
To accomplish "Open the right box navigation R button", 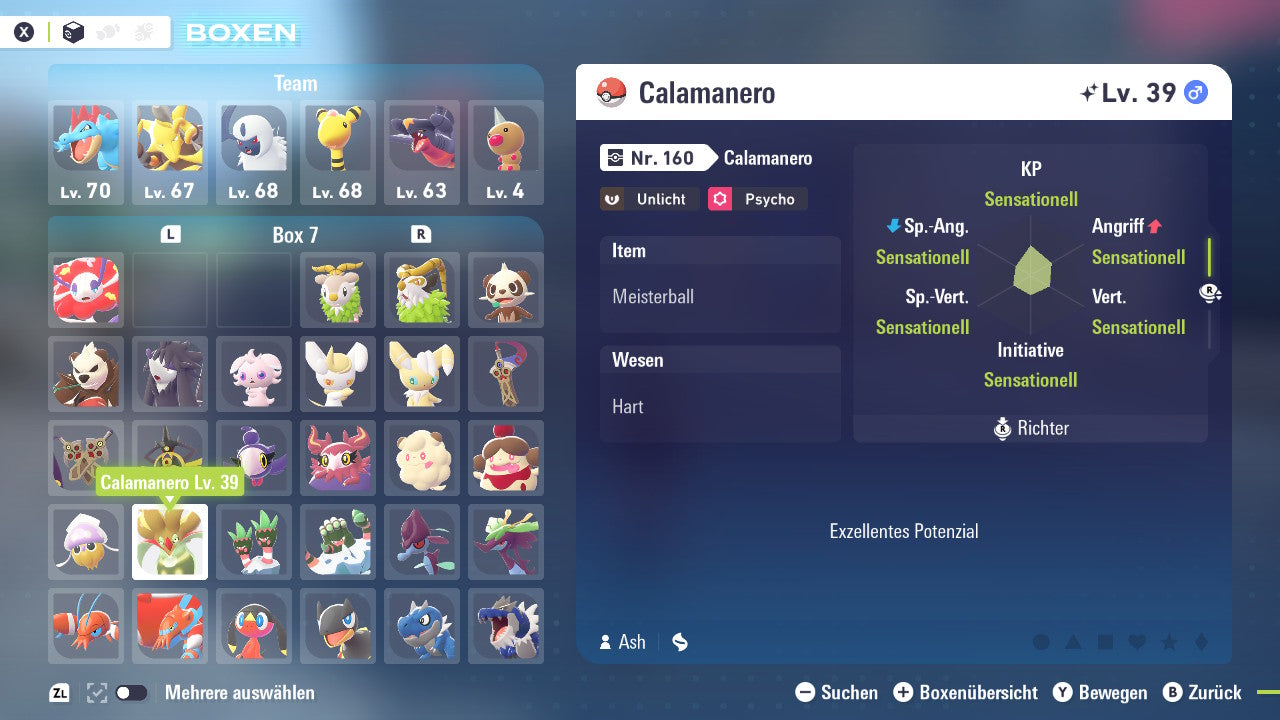I will coord(421,232).
